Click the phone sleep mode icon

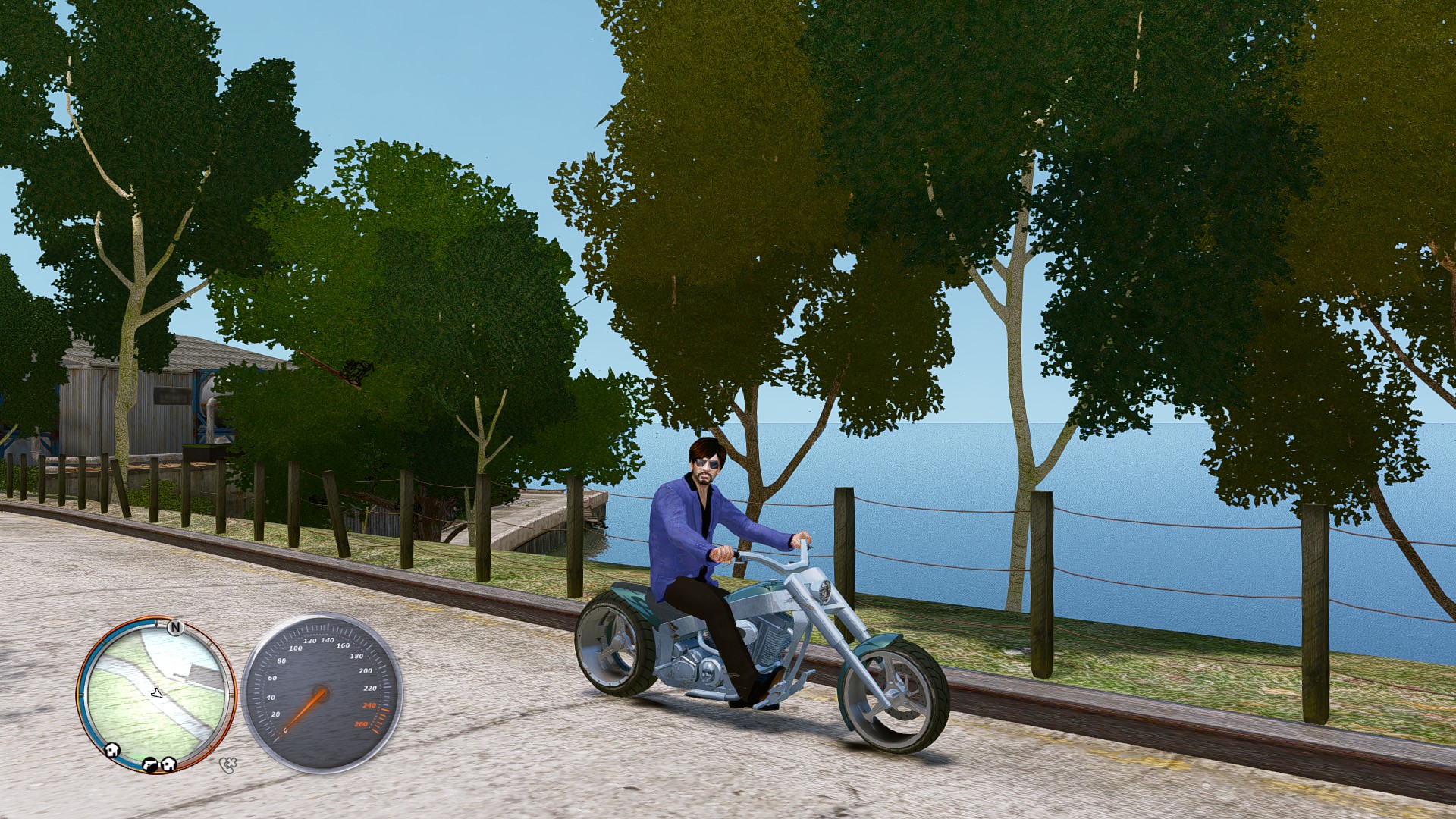(x=227, y=764)
